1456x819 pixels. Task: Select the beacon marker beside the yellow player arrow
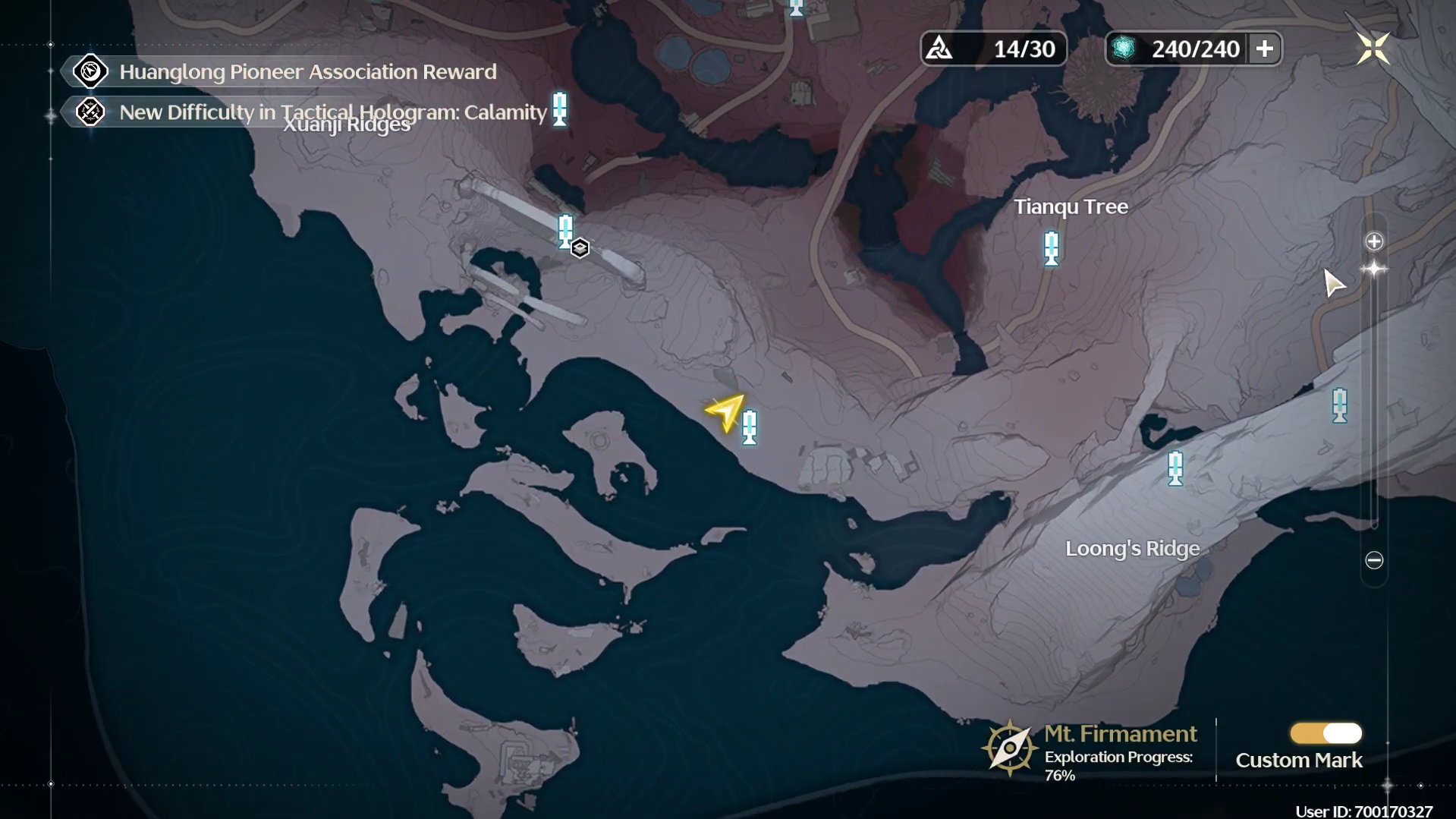tap(750, 427)
